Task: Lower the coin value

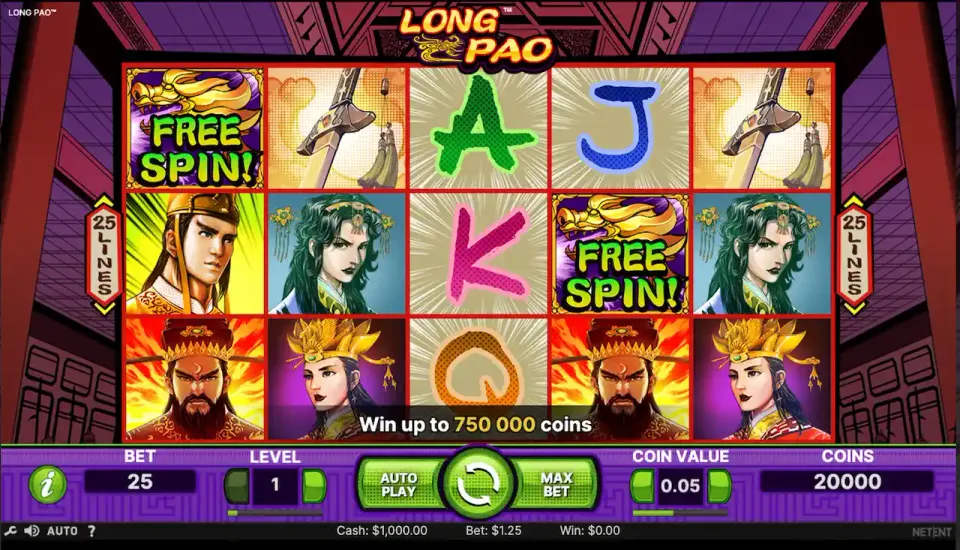Action: coord(641,486)
